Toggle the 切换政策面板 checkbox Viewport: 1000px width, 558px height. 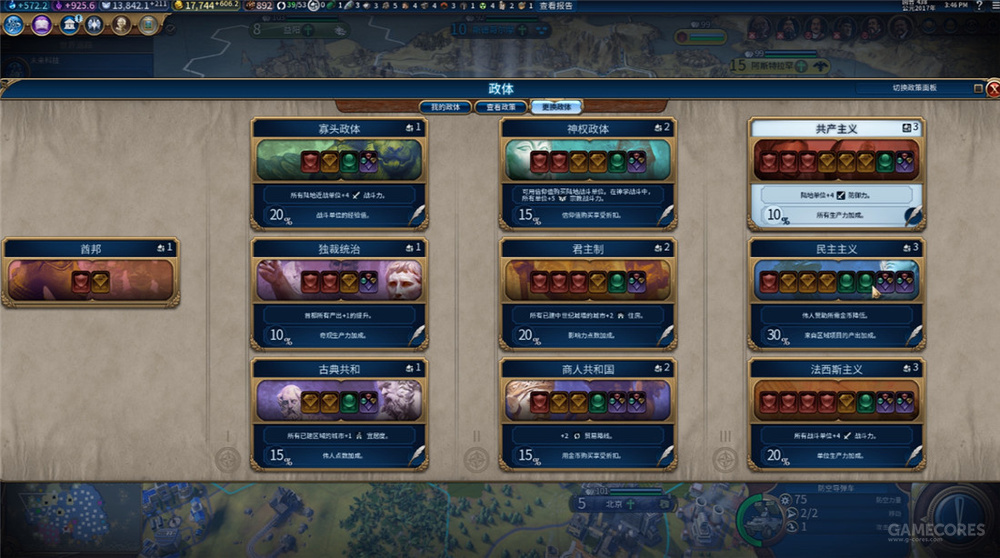click(978, 88)
